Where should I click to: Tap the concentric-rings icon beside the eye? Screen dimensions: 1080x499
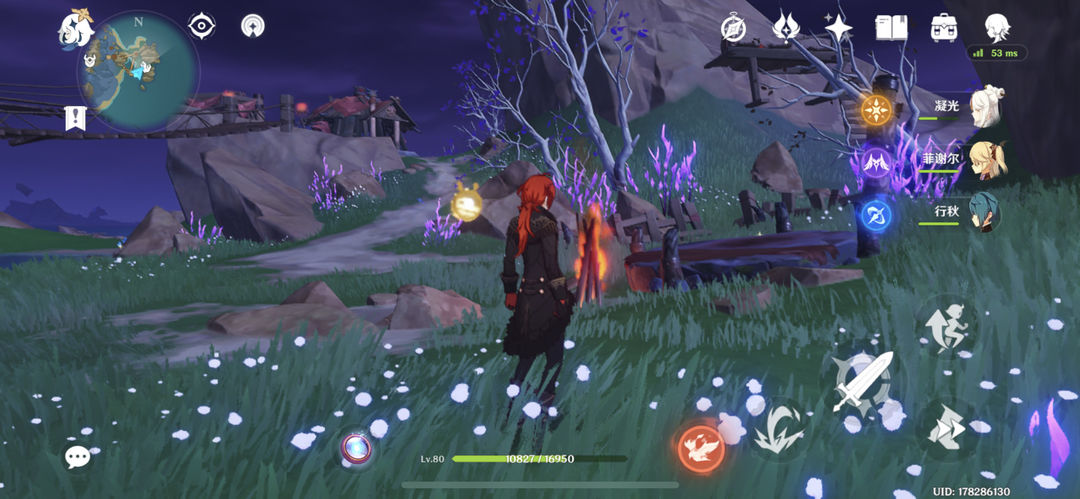point(254,26)
